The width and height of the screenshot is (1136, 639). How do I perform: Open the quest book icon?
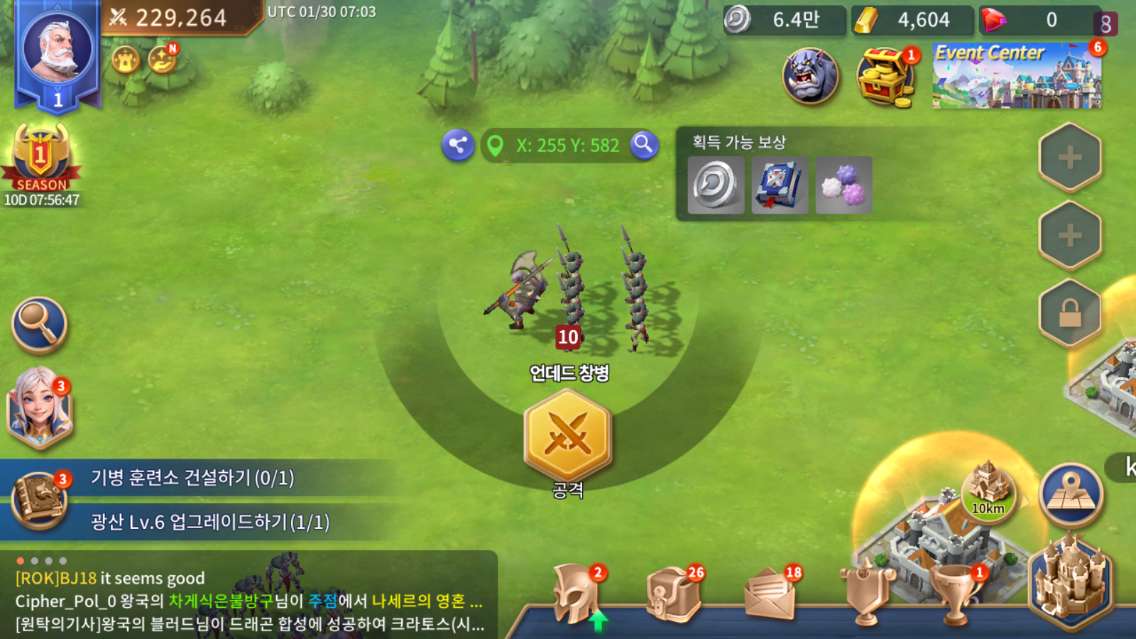pos(39,499)
